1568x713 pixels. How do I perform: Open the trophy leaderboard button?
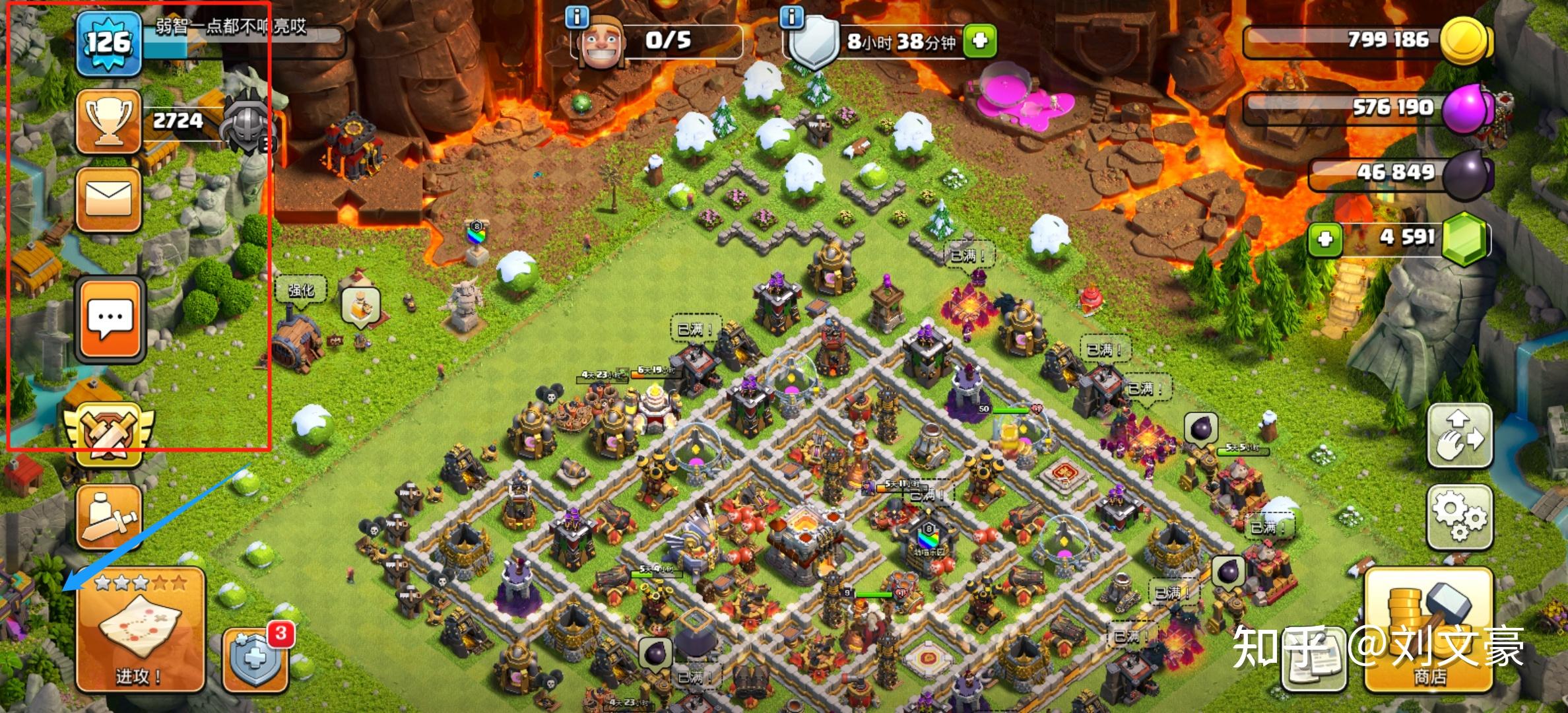pos(108,121)
